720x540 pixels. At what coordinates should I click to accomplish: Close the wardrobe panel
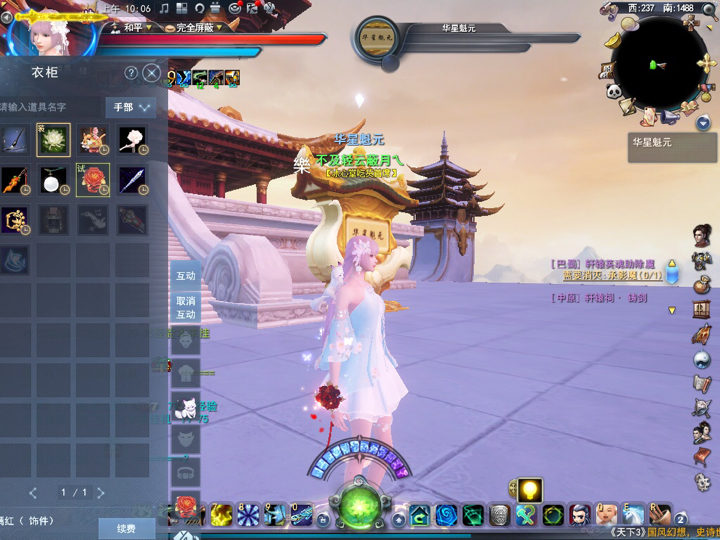[x=151, y=73]
